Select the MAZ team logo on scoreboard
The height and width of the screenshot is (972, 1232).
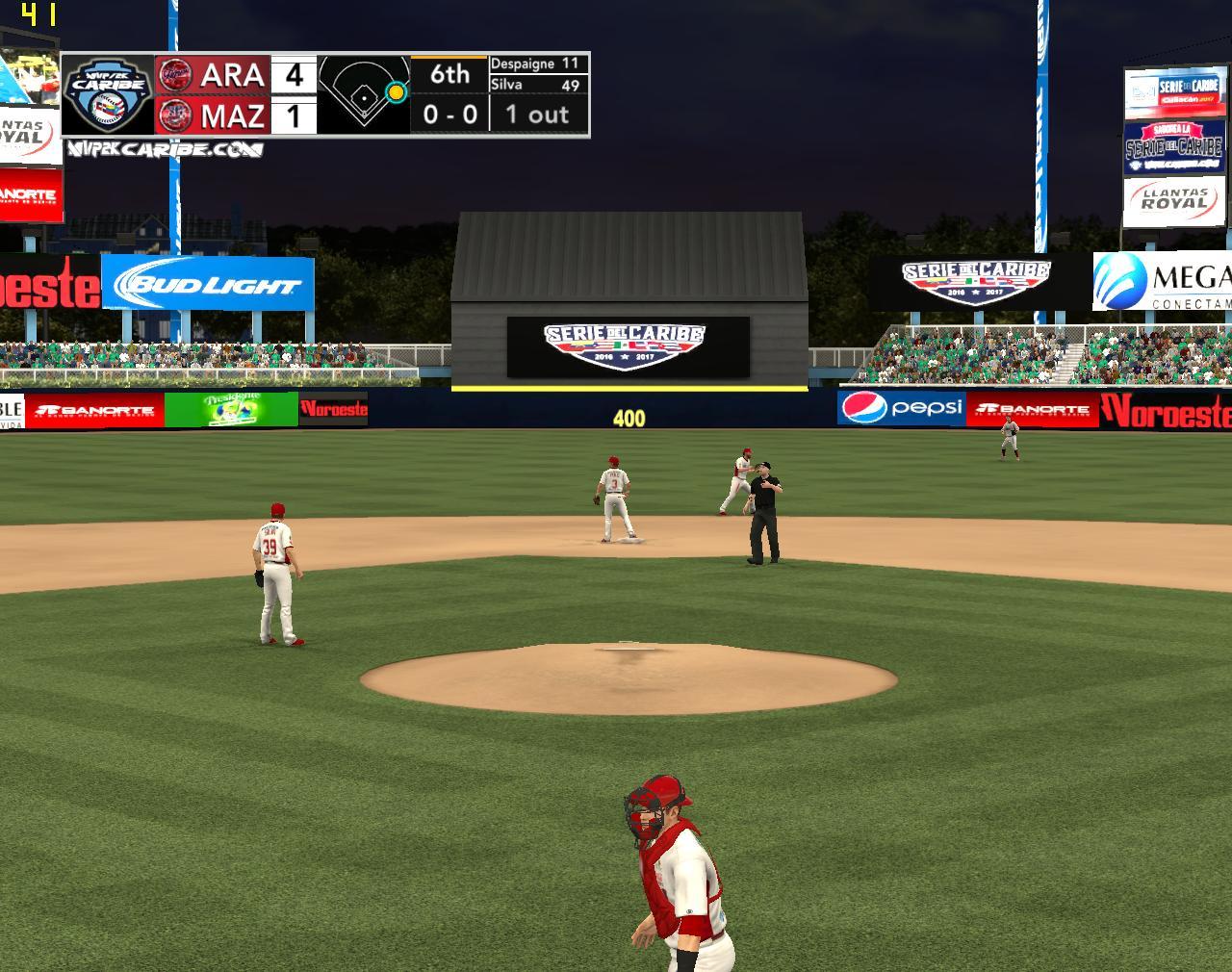[x=175, y=115]
